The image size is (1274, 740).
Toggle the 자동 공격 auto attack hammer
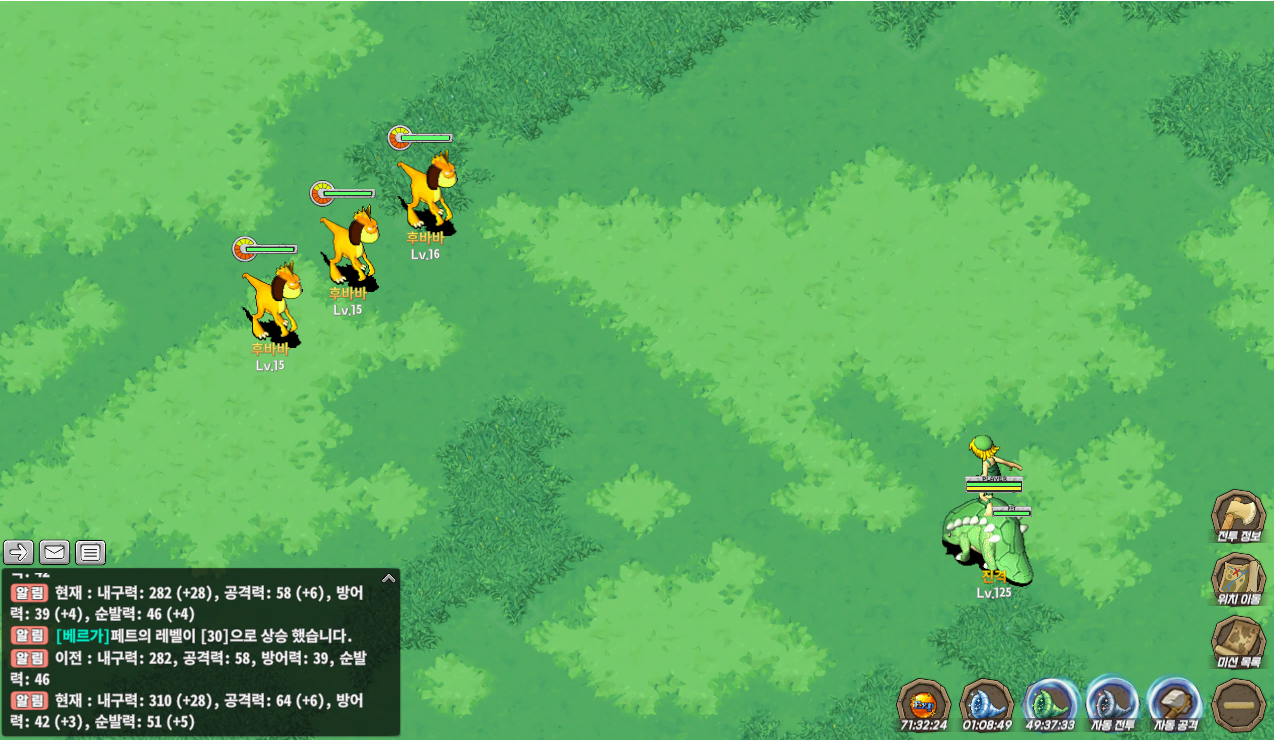pyautogui.click(x=1175, y=702)
